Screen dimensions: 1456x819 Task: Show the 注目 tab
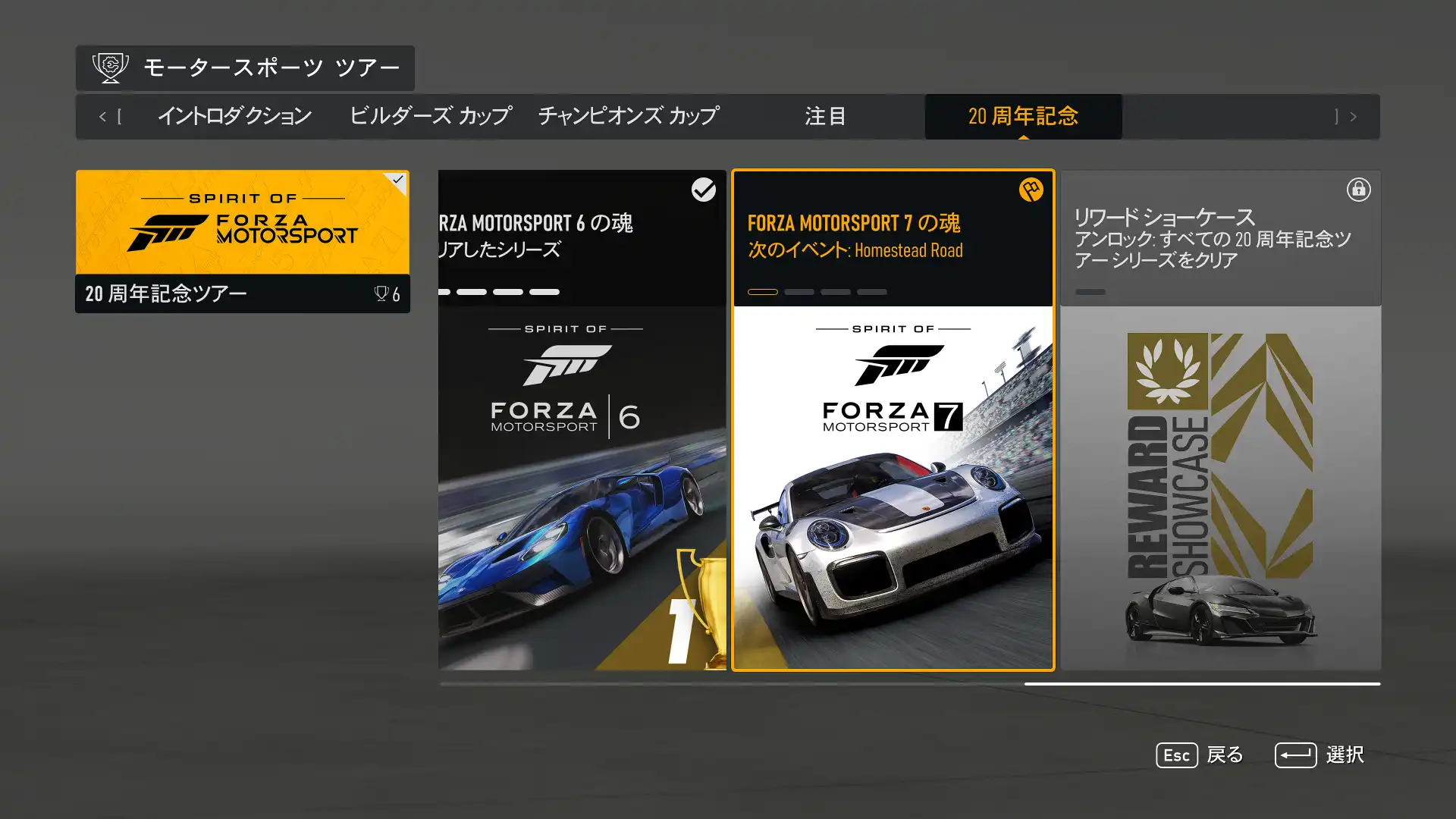click(825, 117)
